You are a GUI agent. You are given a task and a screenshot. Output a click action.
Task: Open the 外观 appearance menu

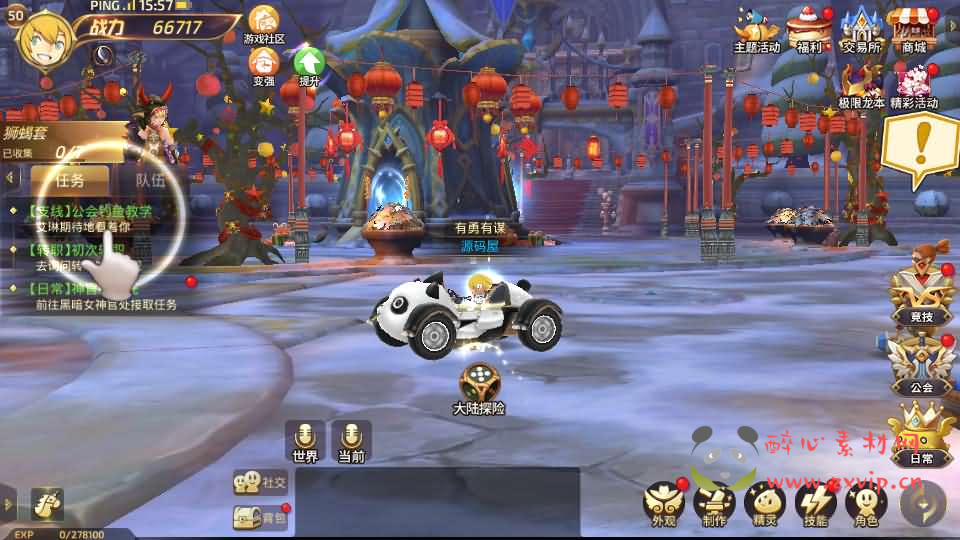pyautogui.click(x=663, y=502)
